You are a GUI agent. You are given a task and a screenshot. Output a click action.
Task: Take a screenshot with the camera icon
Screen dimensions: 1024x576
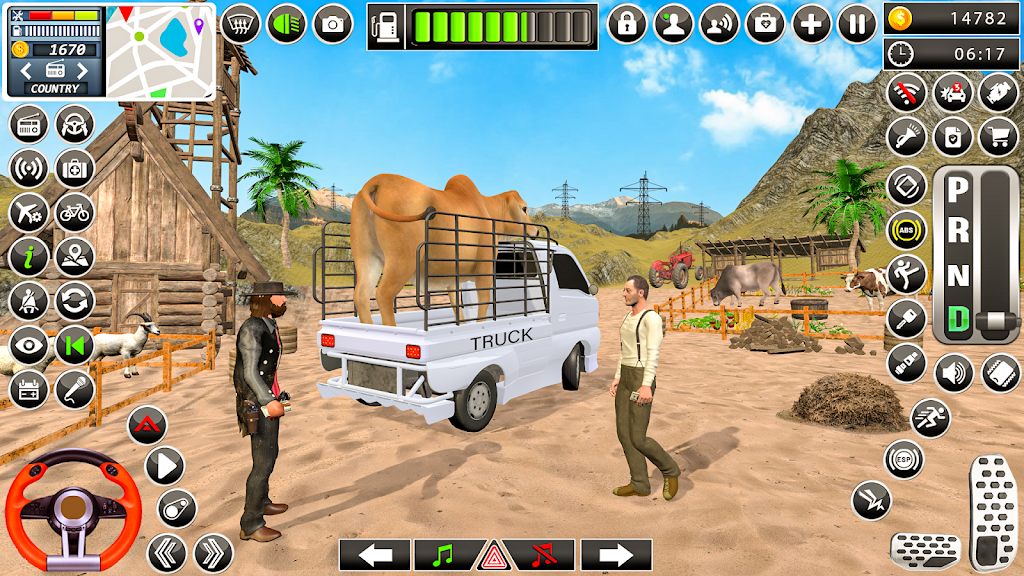coord(333,24)
